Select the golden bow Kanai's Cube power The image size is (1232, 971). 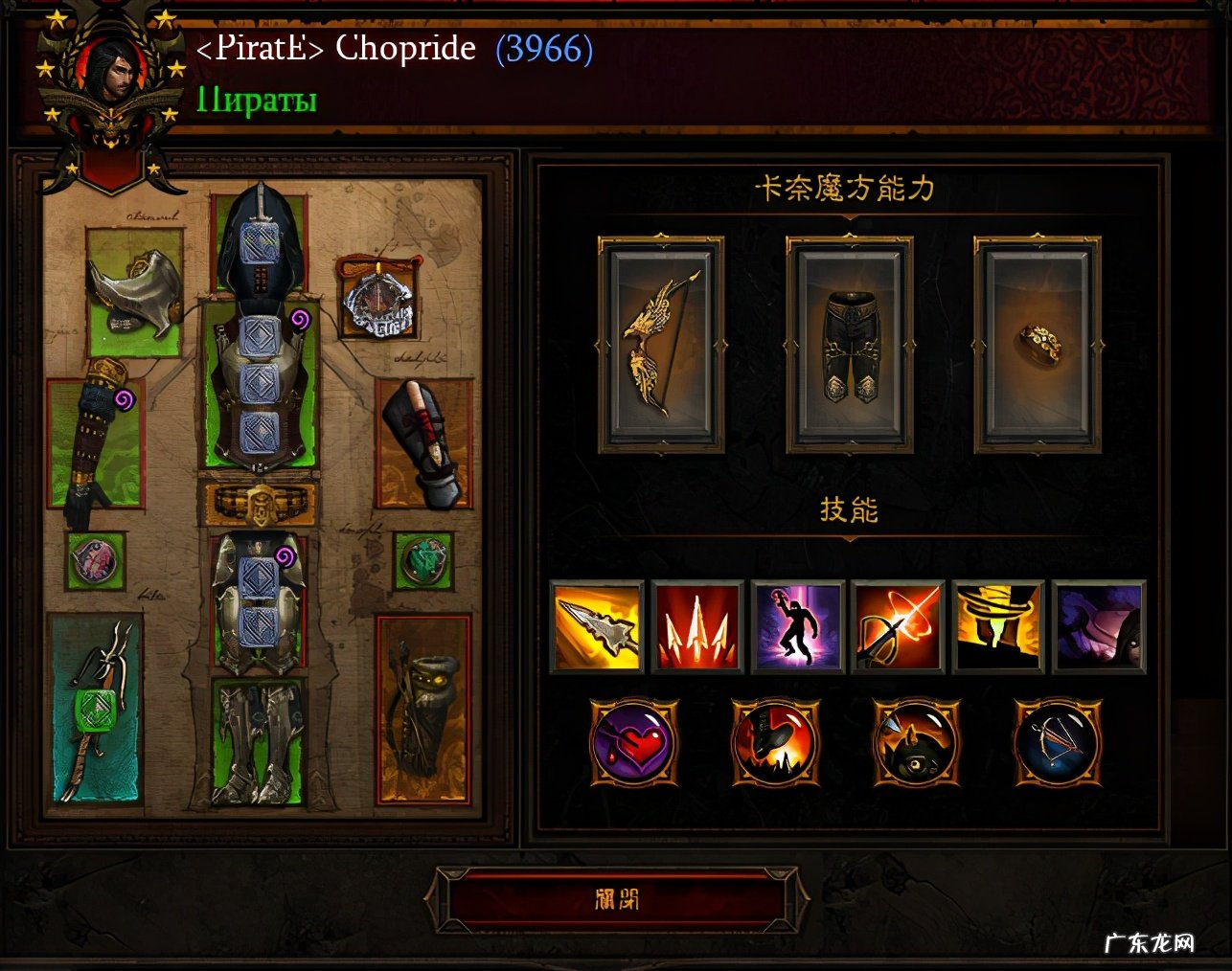pos(660,345)
